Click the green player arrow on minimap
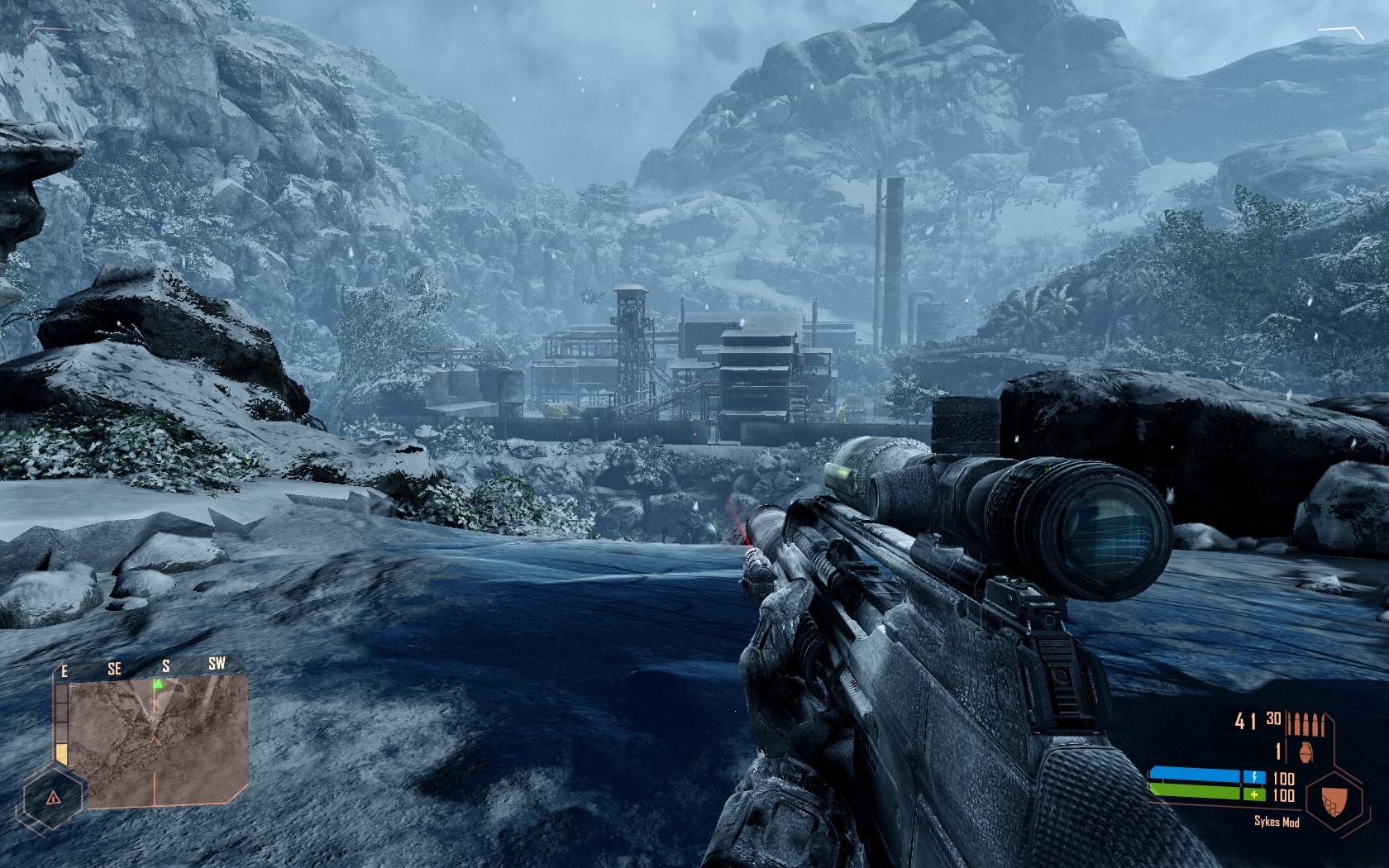Screen dimensions: 1389x868 pos(158,684)
